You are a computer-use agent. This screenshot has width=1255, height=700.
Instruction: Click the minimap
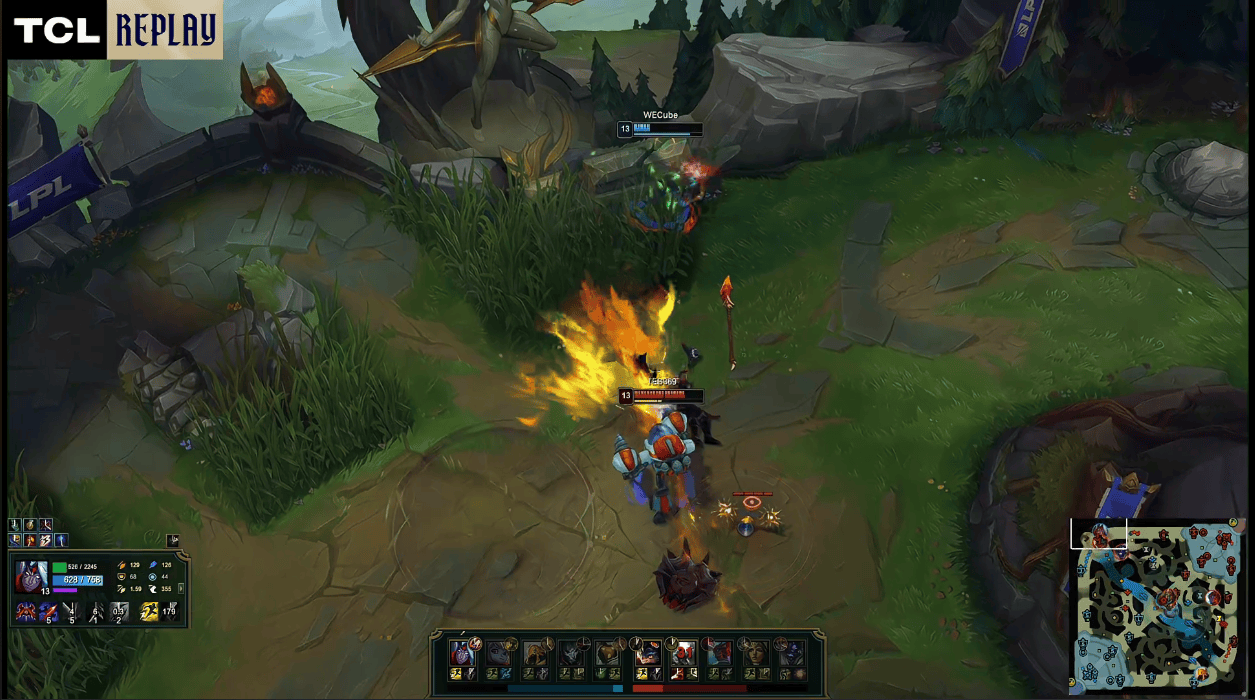click(1159, 607)
